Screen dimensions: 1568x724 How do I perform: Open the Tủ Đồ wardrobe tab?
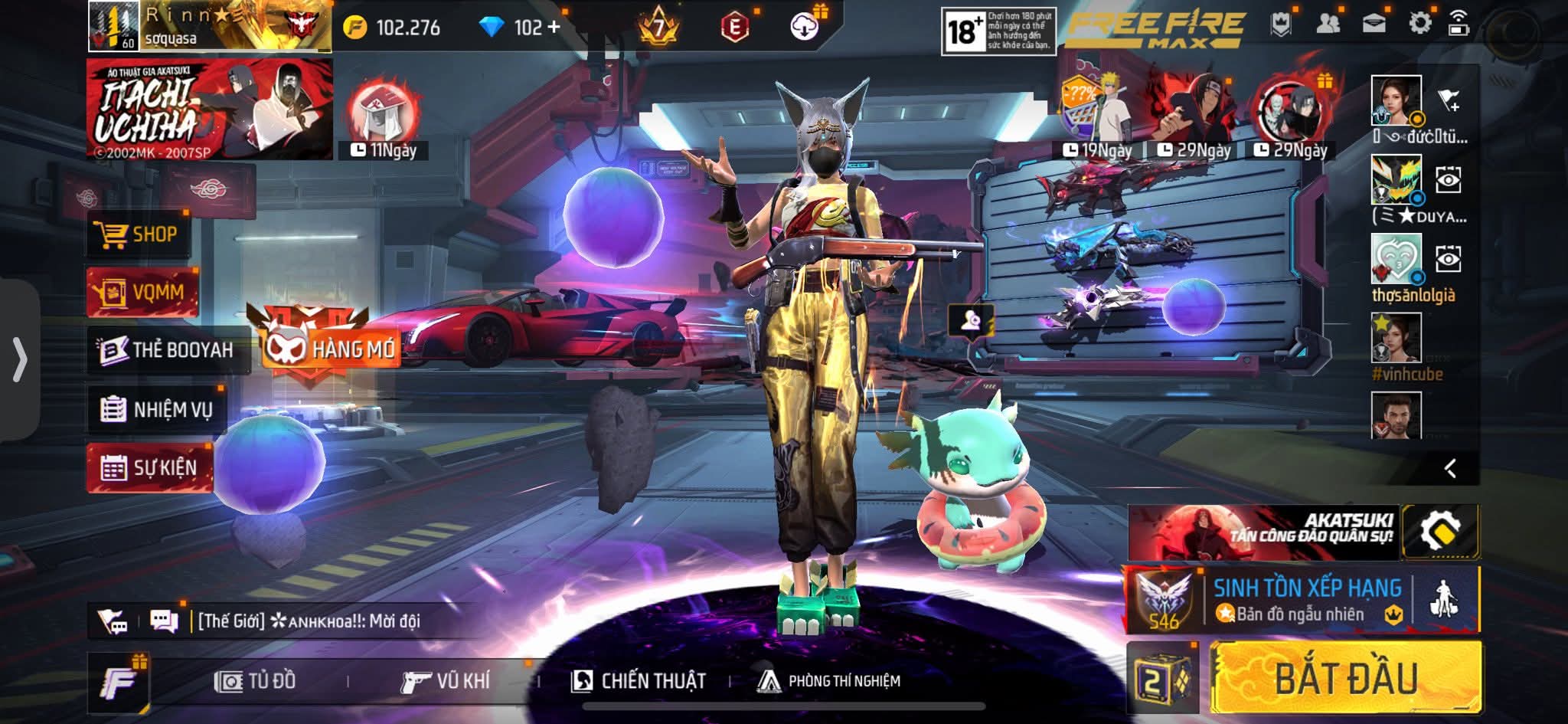(256, 681)
